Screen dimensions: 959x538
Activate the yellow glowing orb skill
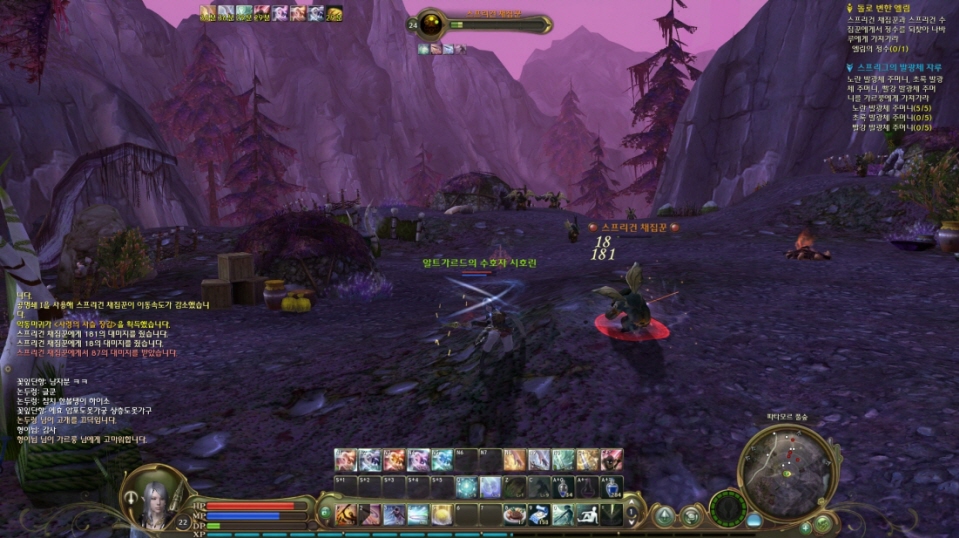[442, 514]
